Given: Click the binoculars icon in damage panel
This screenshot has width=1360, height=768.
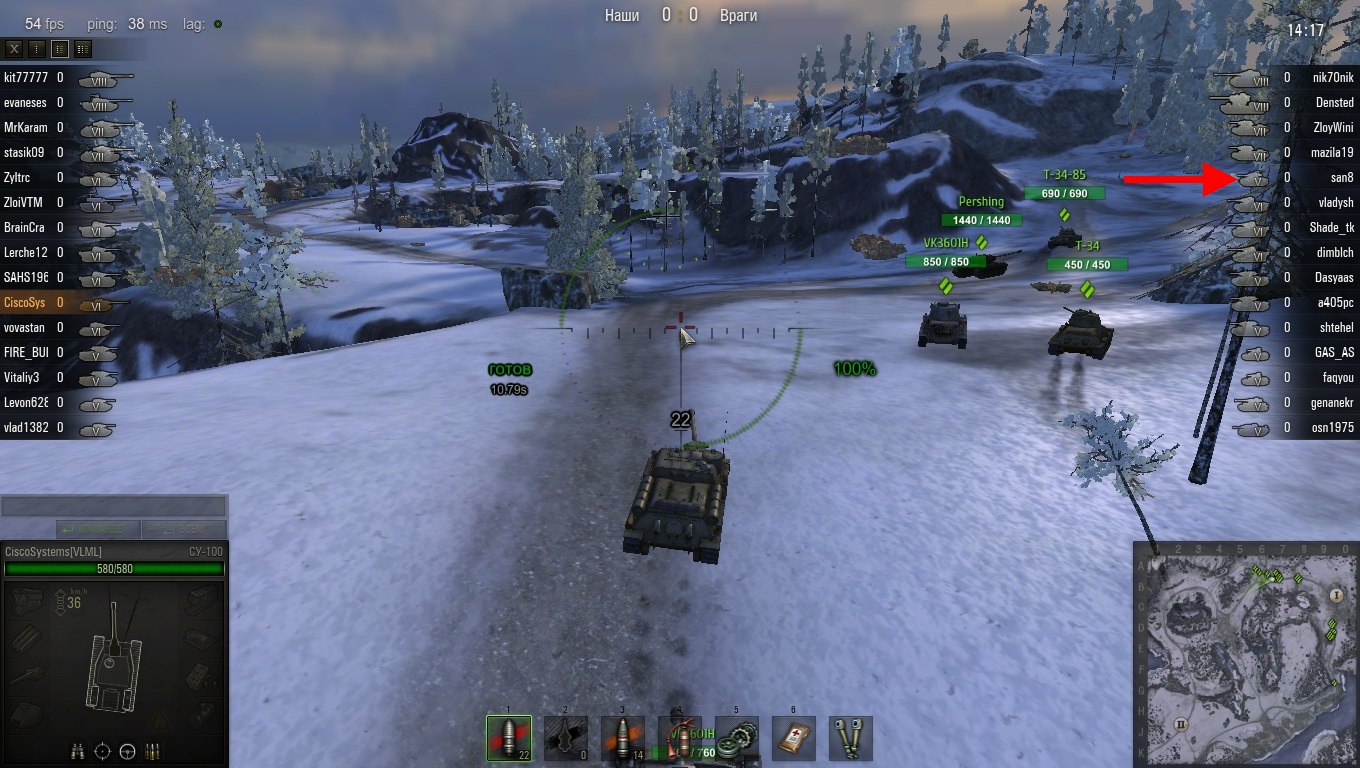Looking at the screenshot, I should point(77,751).
